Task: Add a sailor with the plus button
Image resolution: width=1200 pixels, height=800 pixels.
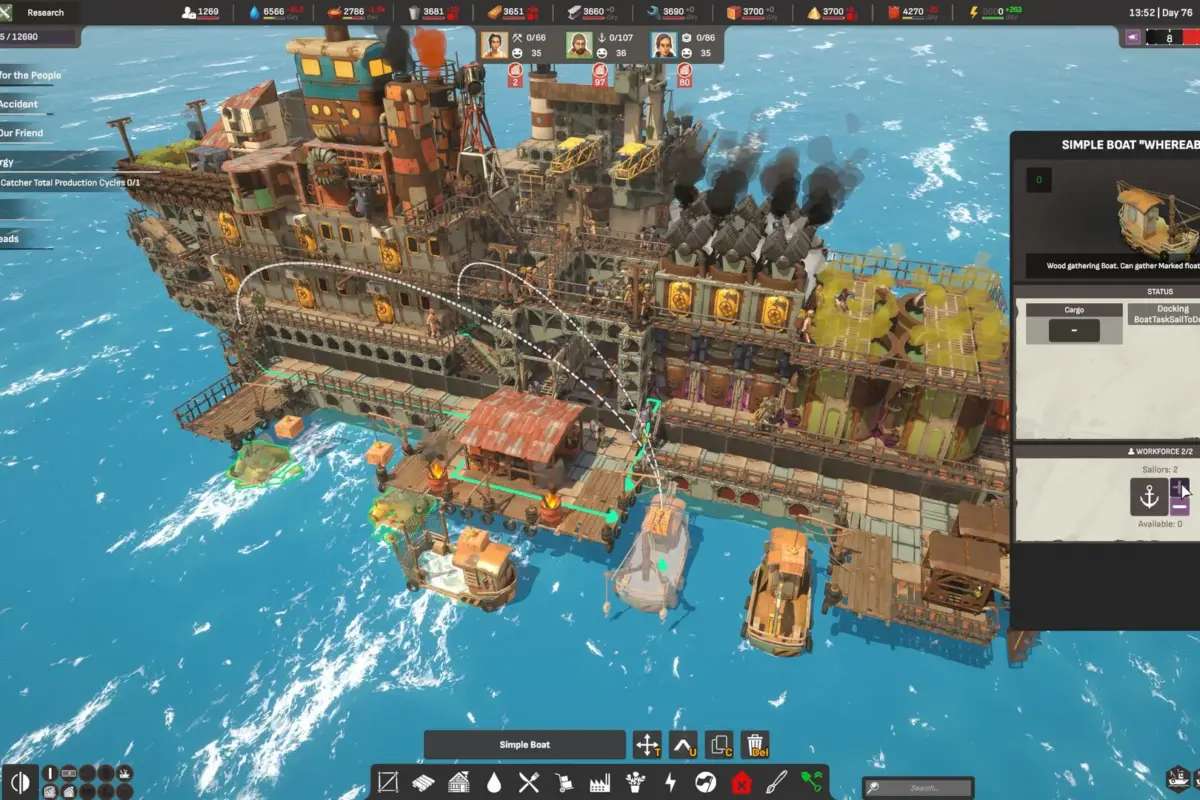Action: pyautogui.click(x=1180, y=488)
